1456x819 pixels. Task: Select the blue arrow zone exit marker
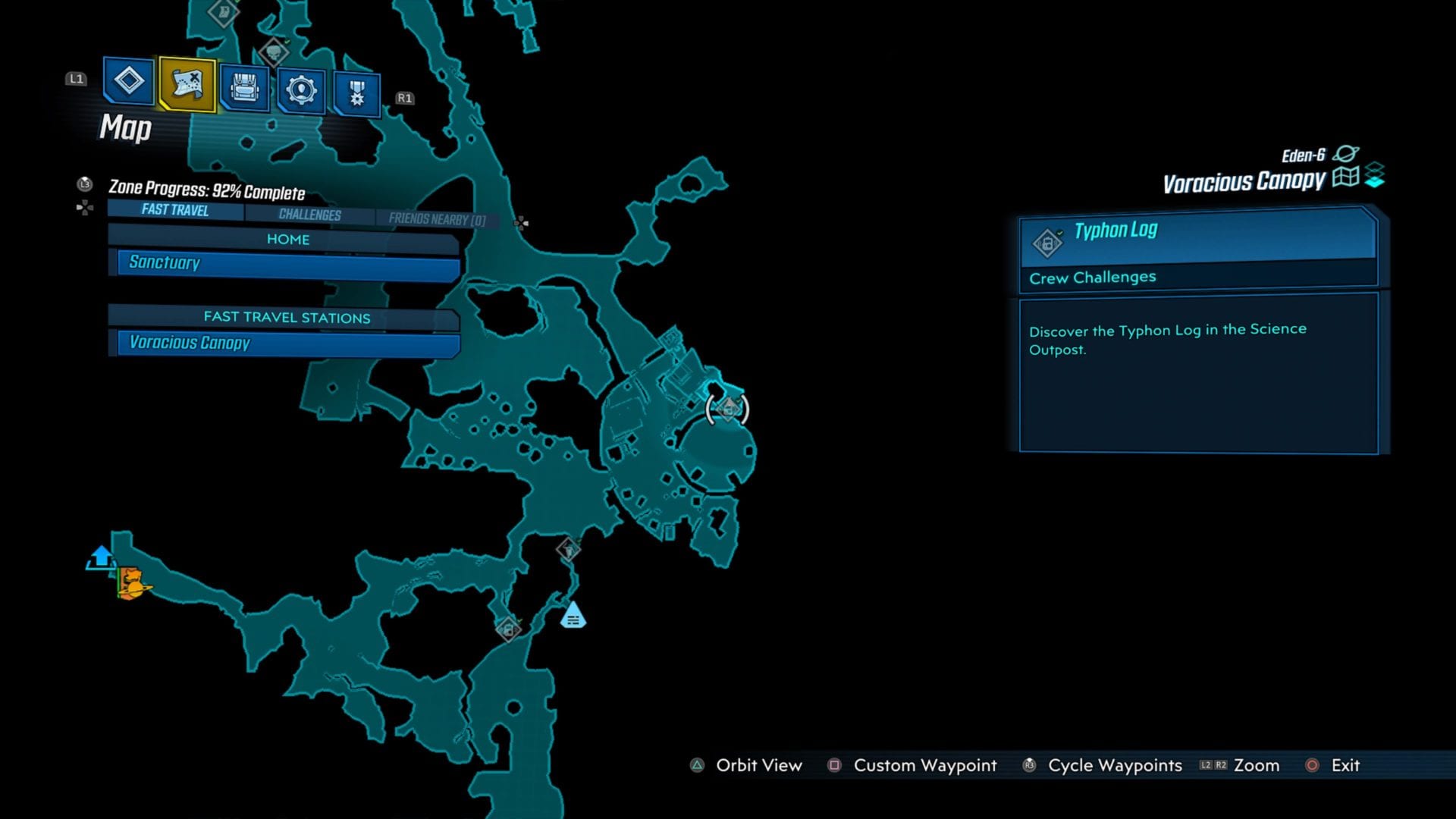tap(101, 557)
